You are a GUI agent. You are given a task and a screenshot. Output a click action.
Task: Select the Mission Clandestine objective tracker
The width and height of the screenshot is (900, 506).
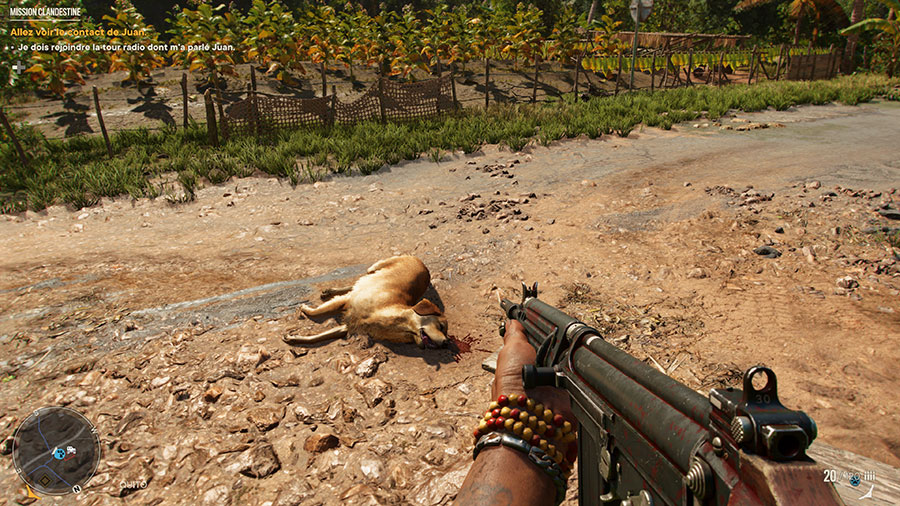click(x=46, y=12)
